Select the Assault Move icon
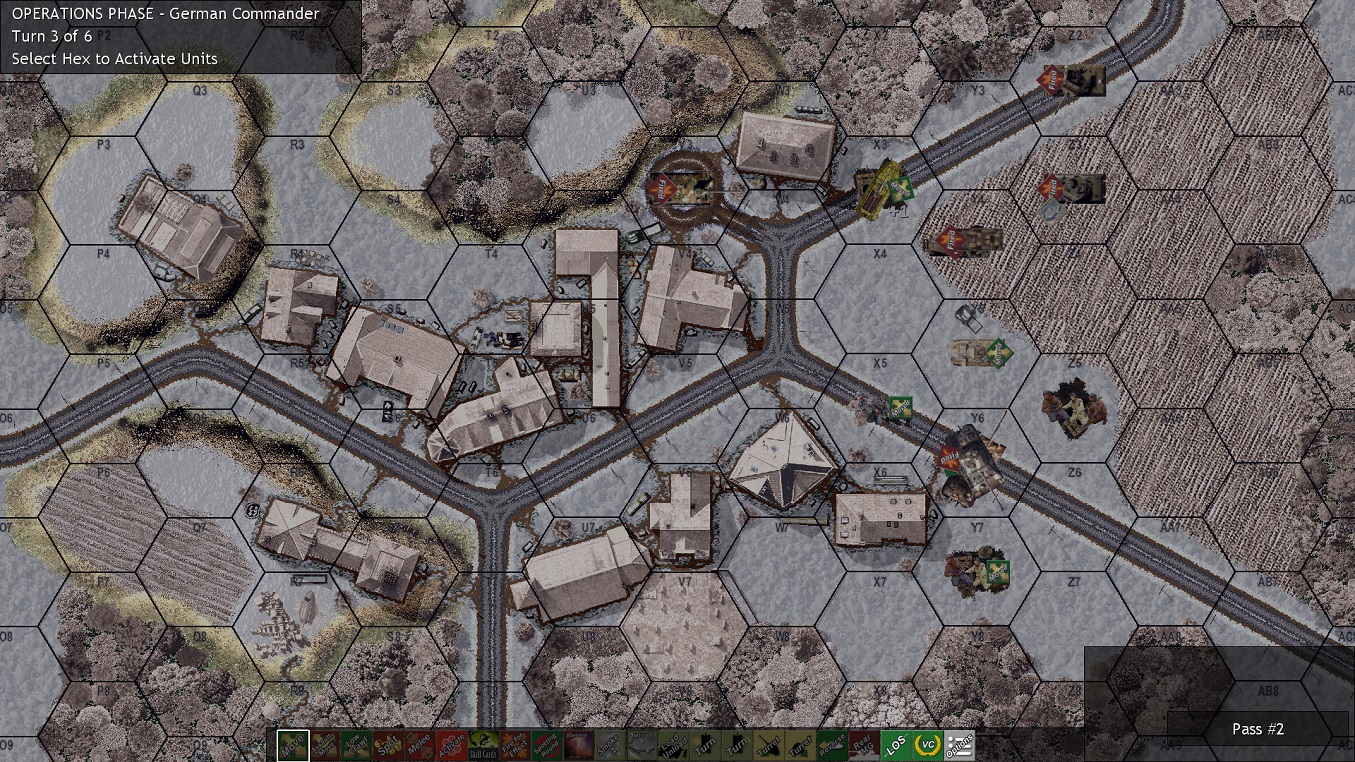Screen dimensions: 1355x762 pyautogui.click(x=325, y=745)
